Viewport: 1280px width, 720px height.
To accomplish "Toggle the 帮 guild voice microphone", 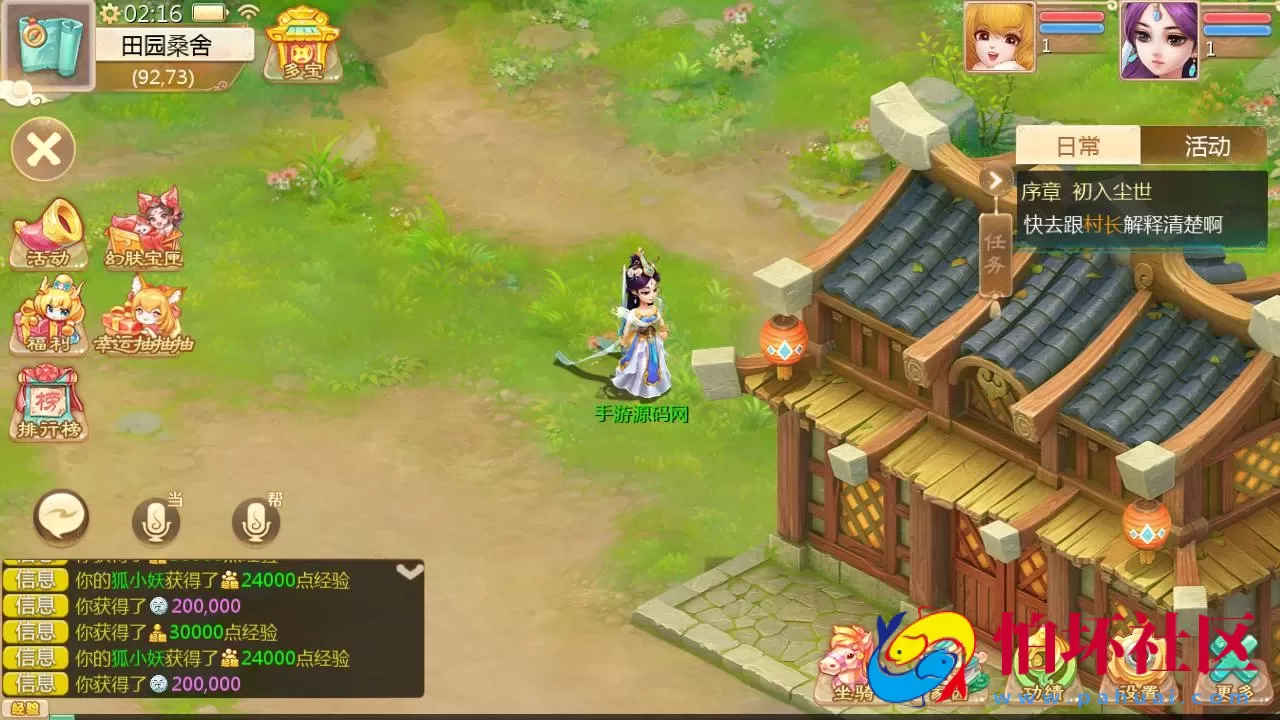I will 257,521.
